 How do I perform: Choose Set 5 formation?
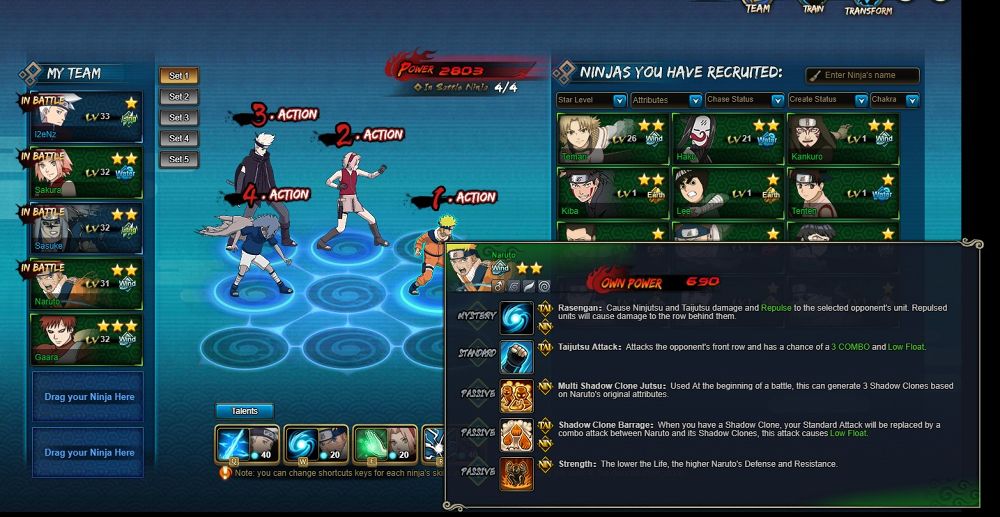(x=179, y=159)
